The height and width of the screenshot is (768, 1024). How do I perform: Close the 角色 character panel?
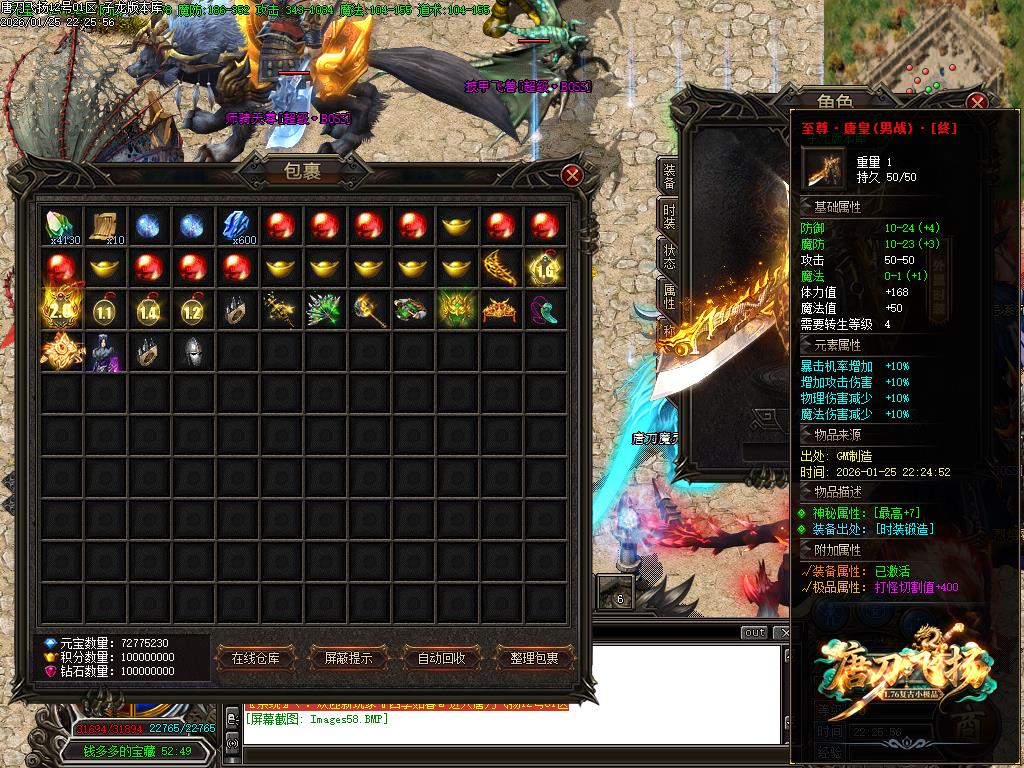coord(977,102)
